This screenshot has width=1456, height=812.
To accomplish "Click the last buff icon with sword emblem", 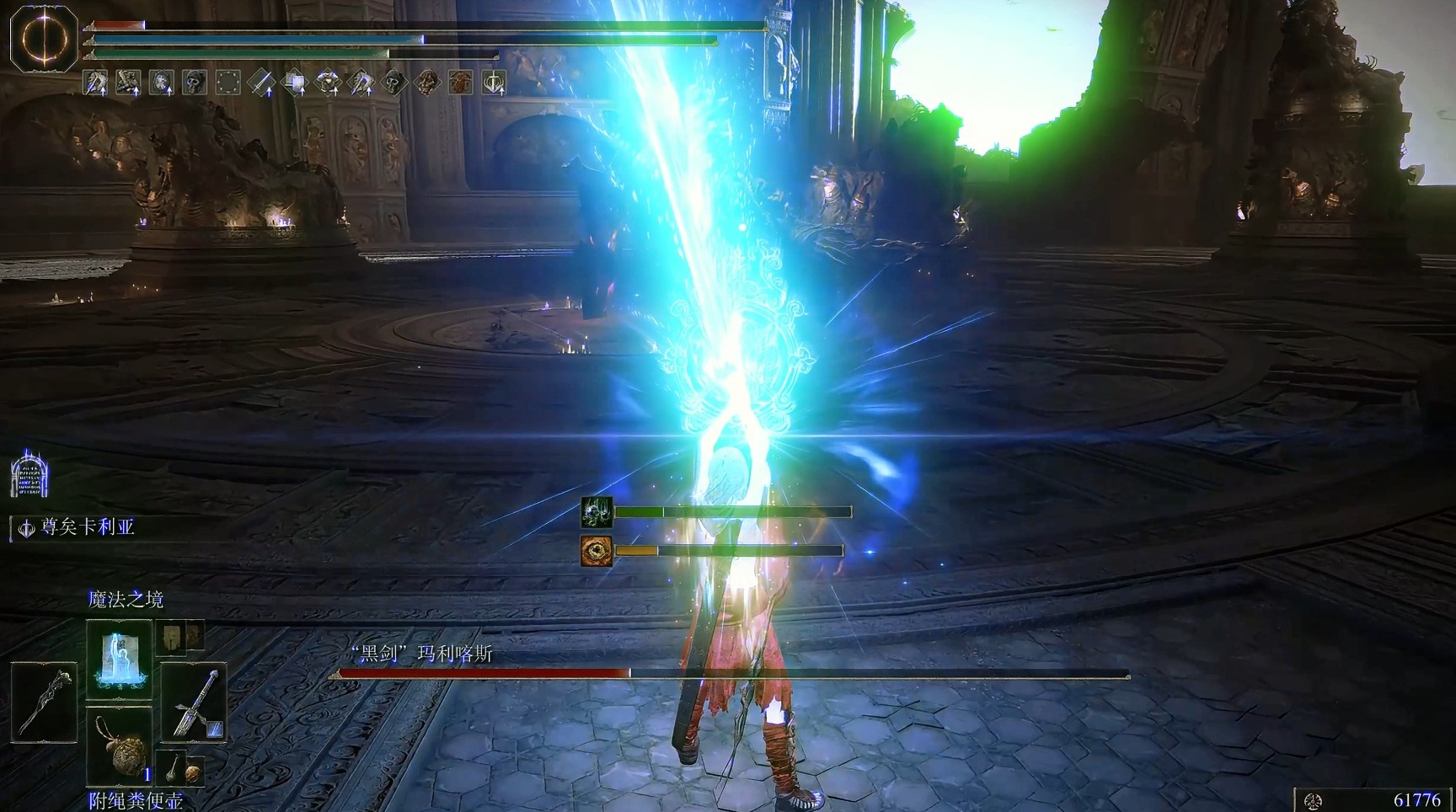I will 494,83.
